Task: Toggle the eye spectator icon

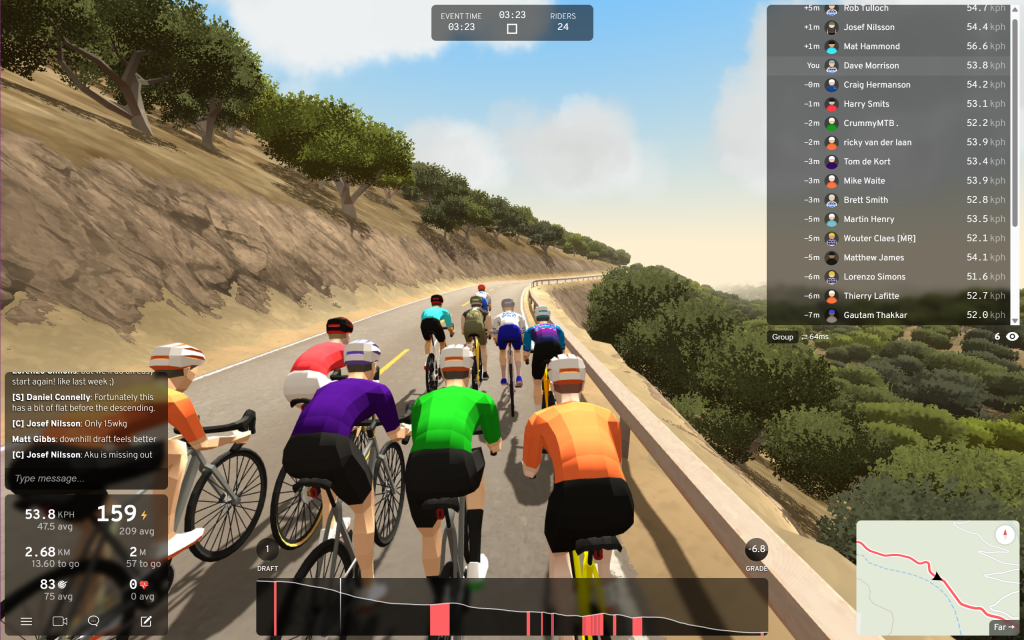Action: (1012, 337)
